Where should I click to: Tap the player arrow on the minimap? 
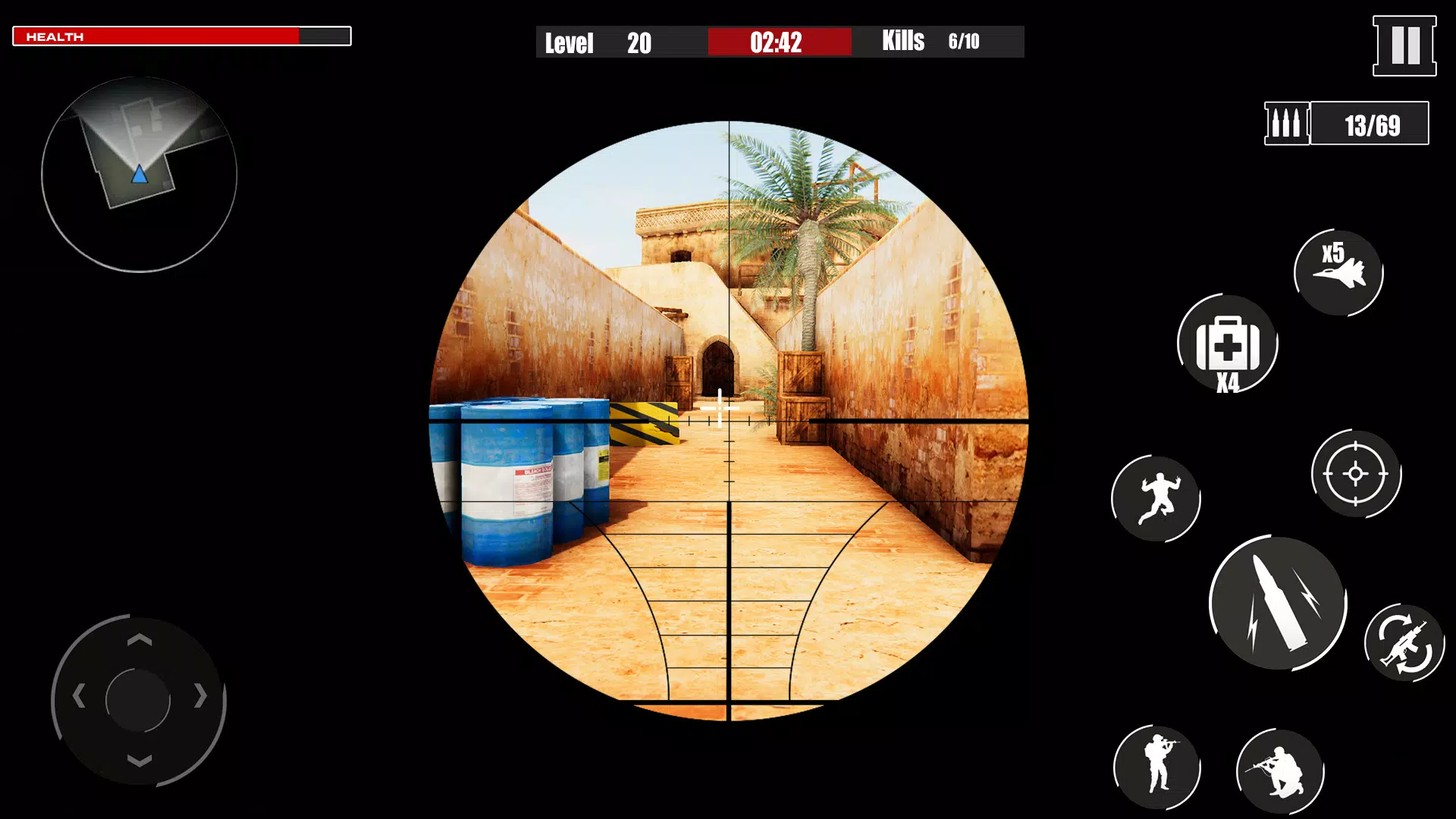139,175
